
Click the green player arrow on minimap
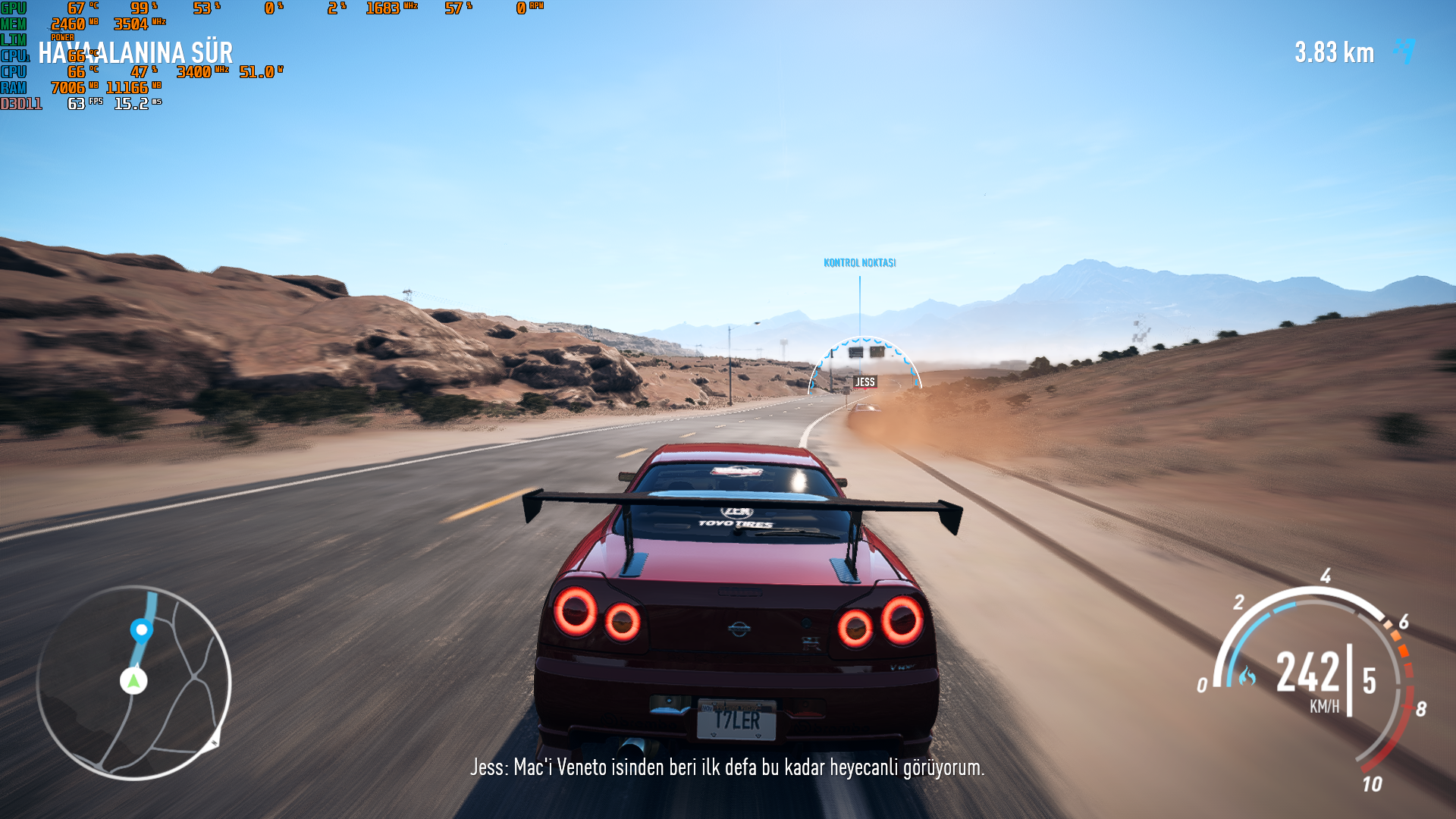click(x=133, y=680)
